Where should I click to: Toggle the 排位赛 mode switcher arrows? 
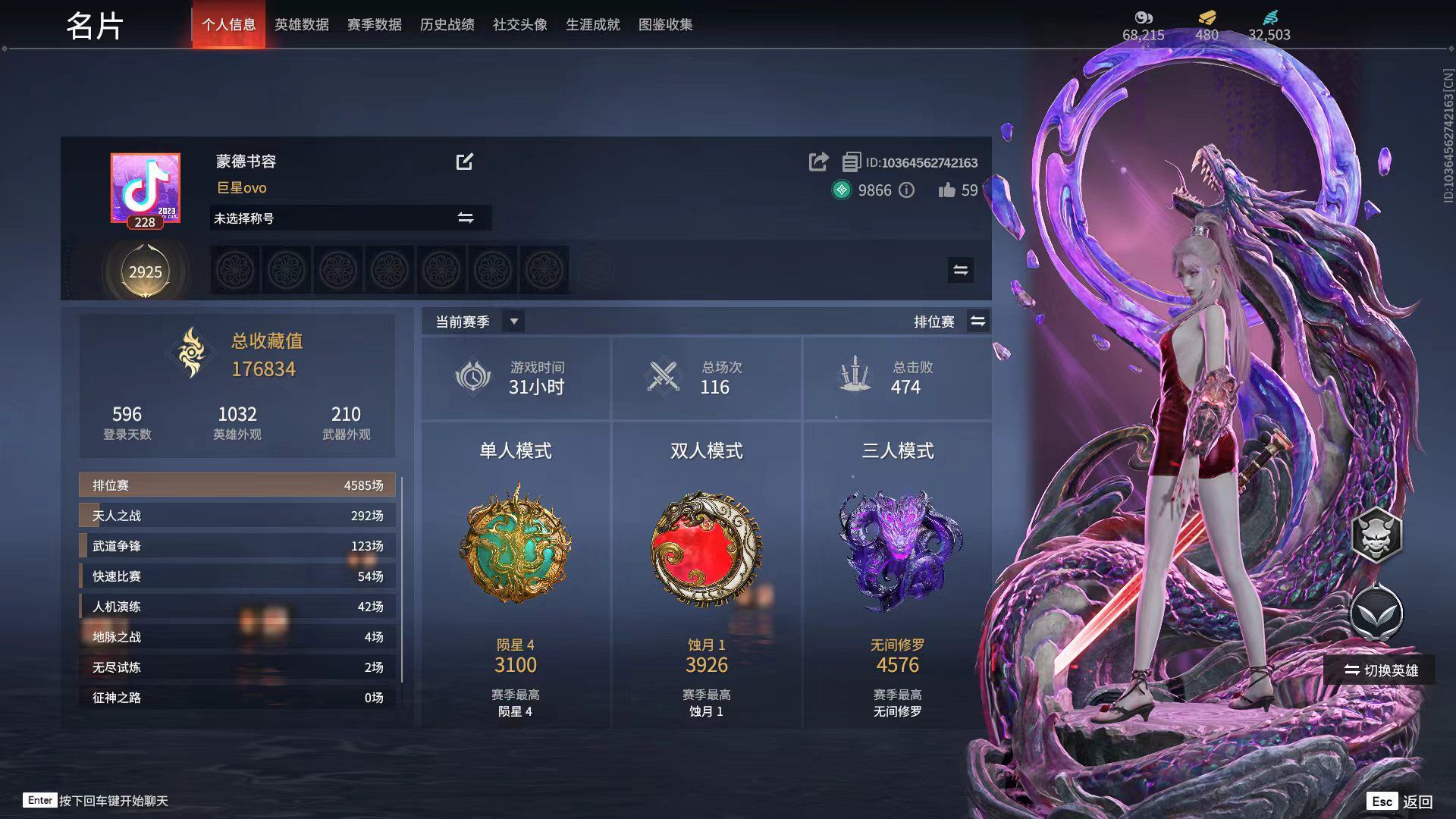click(x=977, y=322)
